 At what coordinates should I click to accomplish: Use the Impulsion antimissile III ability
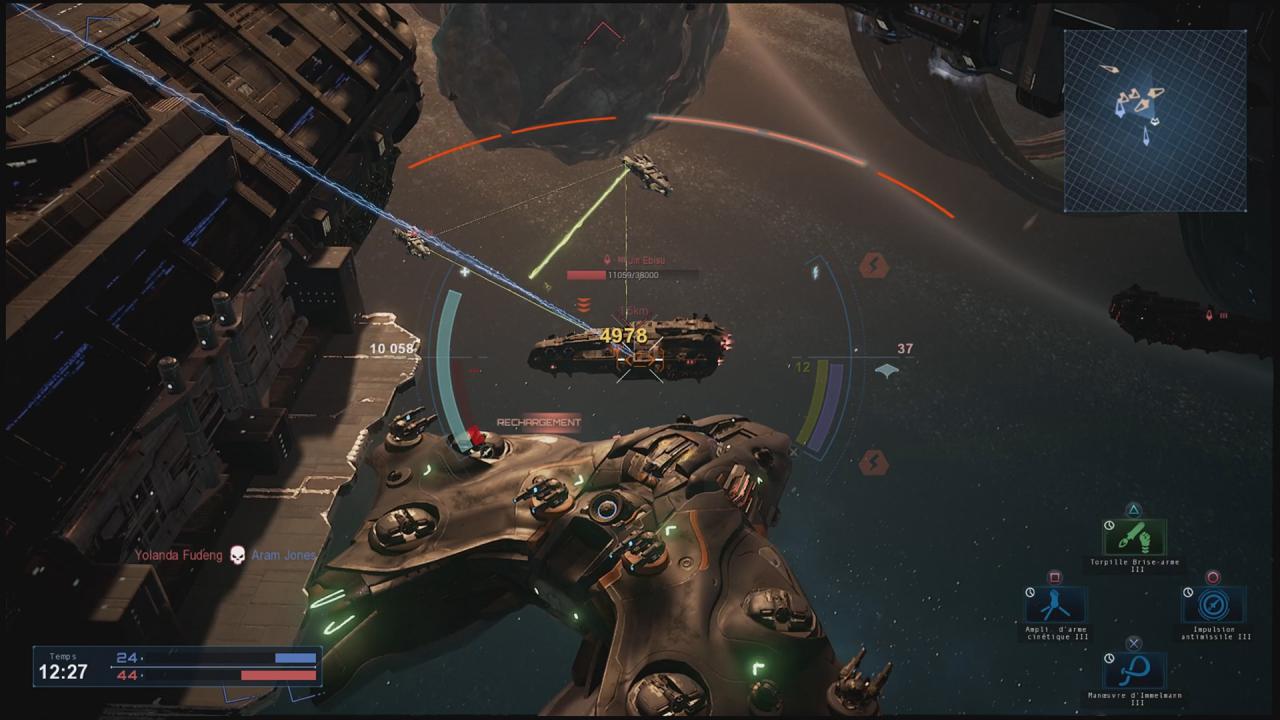1214,605
